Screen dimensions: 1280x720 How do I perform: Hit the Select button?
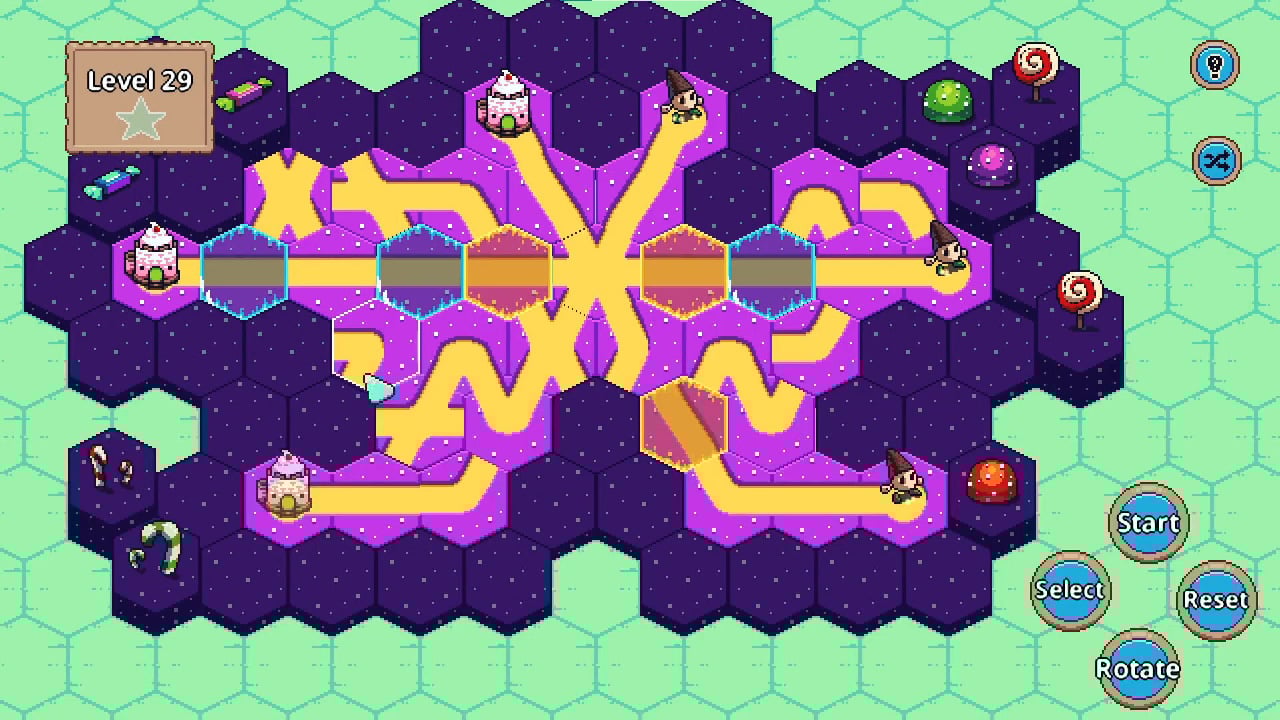pyautogui.click(x=1070, y=590)
